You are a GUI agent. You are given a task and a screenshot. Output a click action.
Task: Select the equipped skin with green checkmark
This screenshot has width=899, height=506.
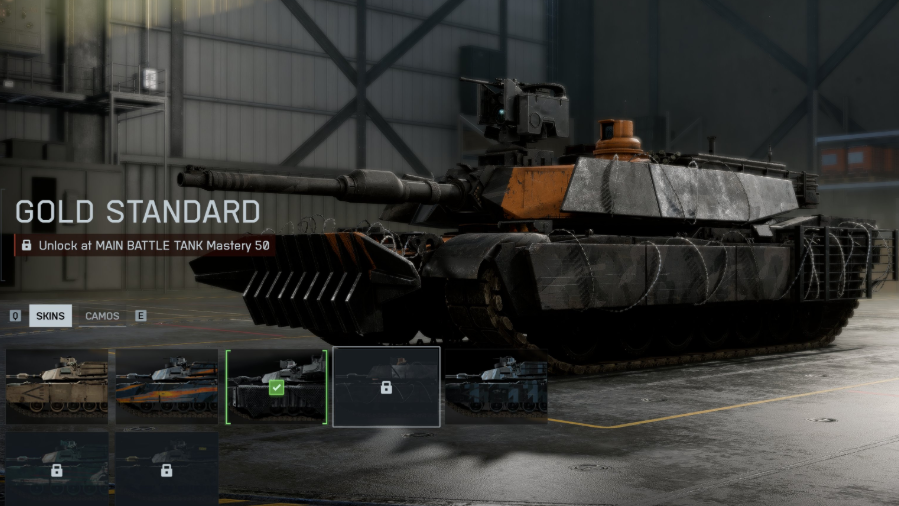pos(276,387)
